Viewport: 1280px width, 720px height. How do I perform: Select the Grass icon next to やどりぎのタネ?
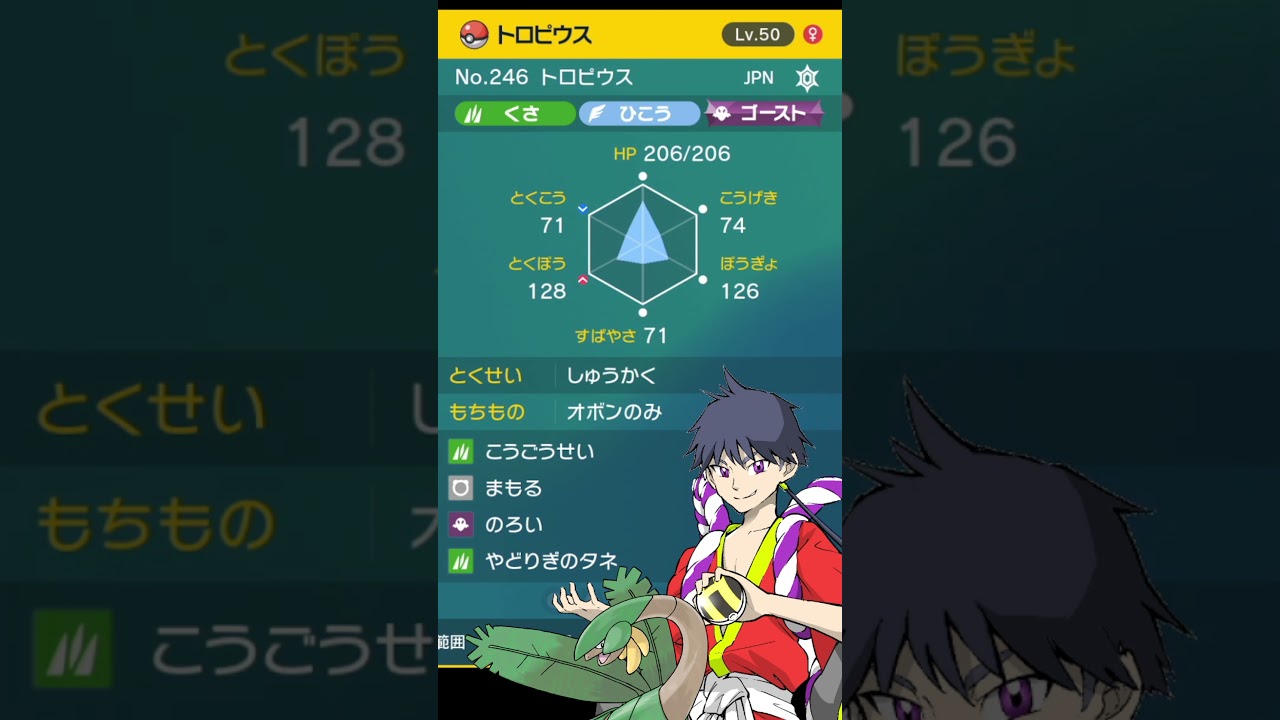click(x=461, y=560)
